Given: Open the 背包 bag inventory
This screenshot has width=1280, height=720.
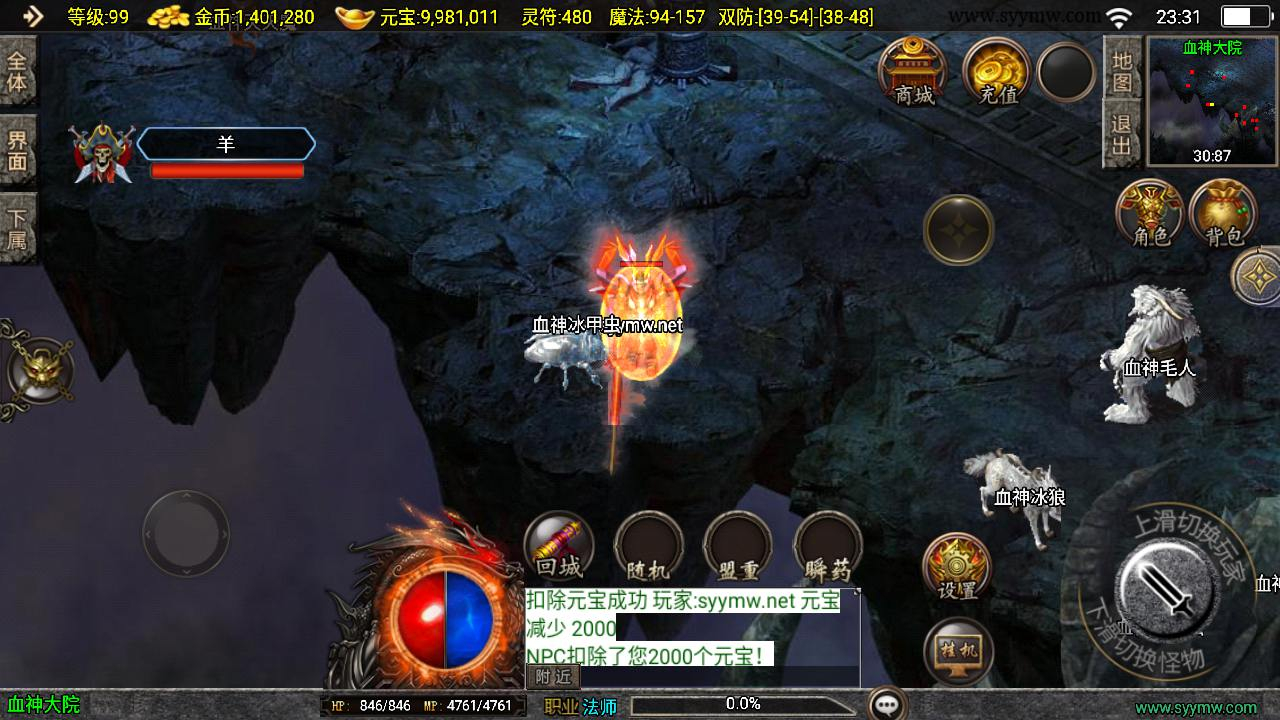Looking at the screenshot, I should 1223,212.
